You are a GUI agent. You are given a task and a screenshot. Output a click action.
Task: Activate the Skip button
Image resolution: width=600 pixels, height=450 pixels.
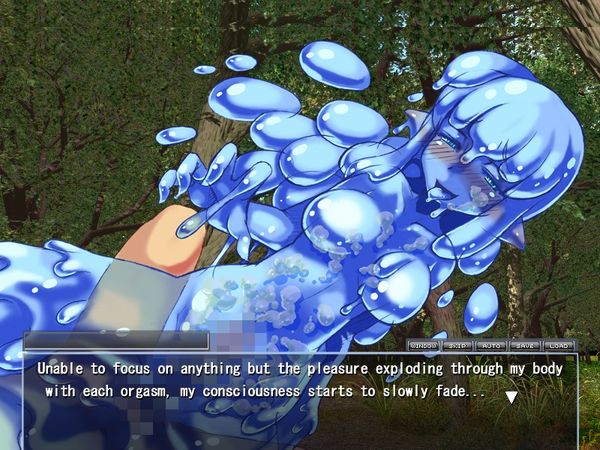457,345
